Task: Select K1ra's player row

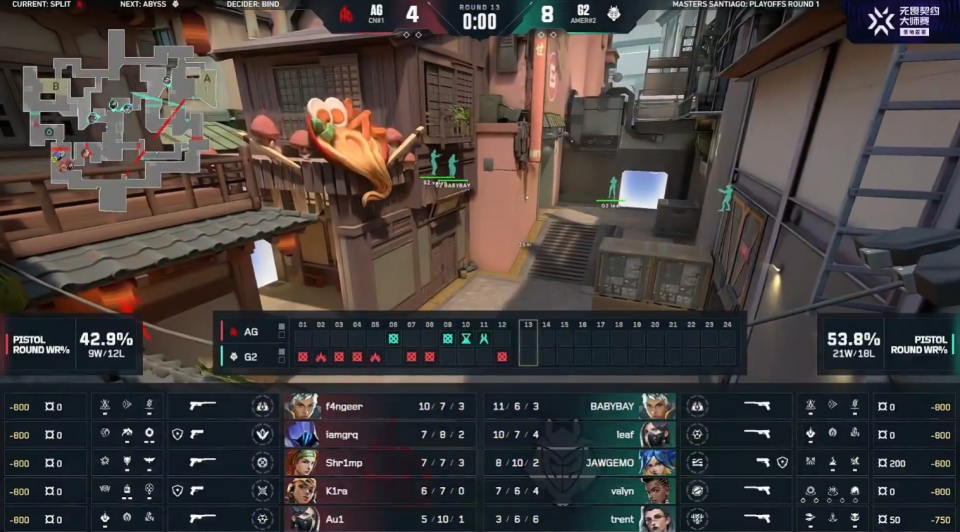Action: (x=380, y=491)
